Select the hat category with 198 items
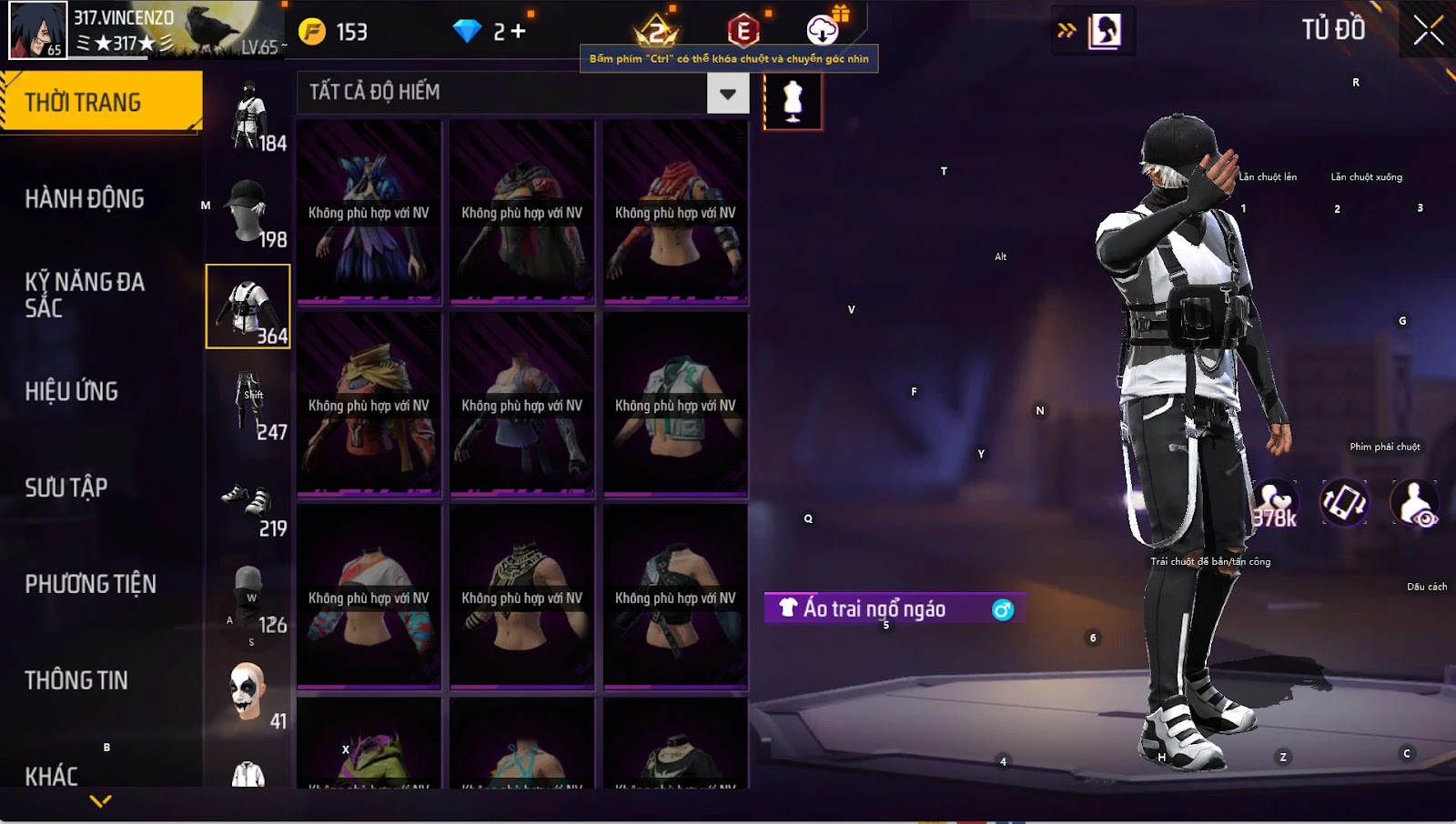The image size is (1456, 824). (x=248, y=211)
